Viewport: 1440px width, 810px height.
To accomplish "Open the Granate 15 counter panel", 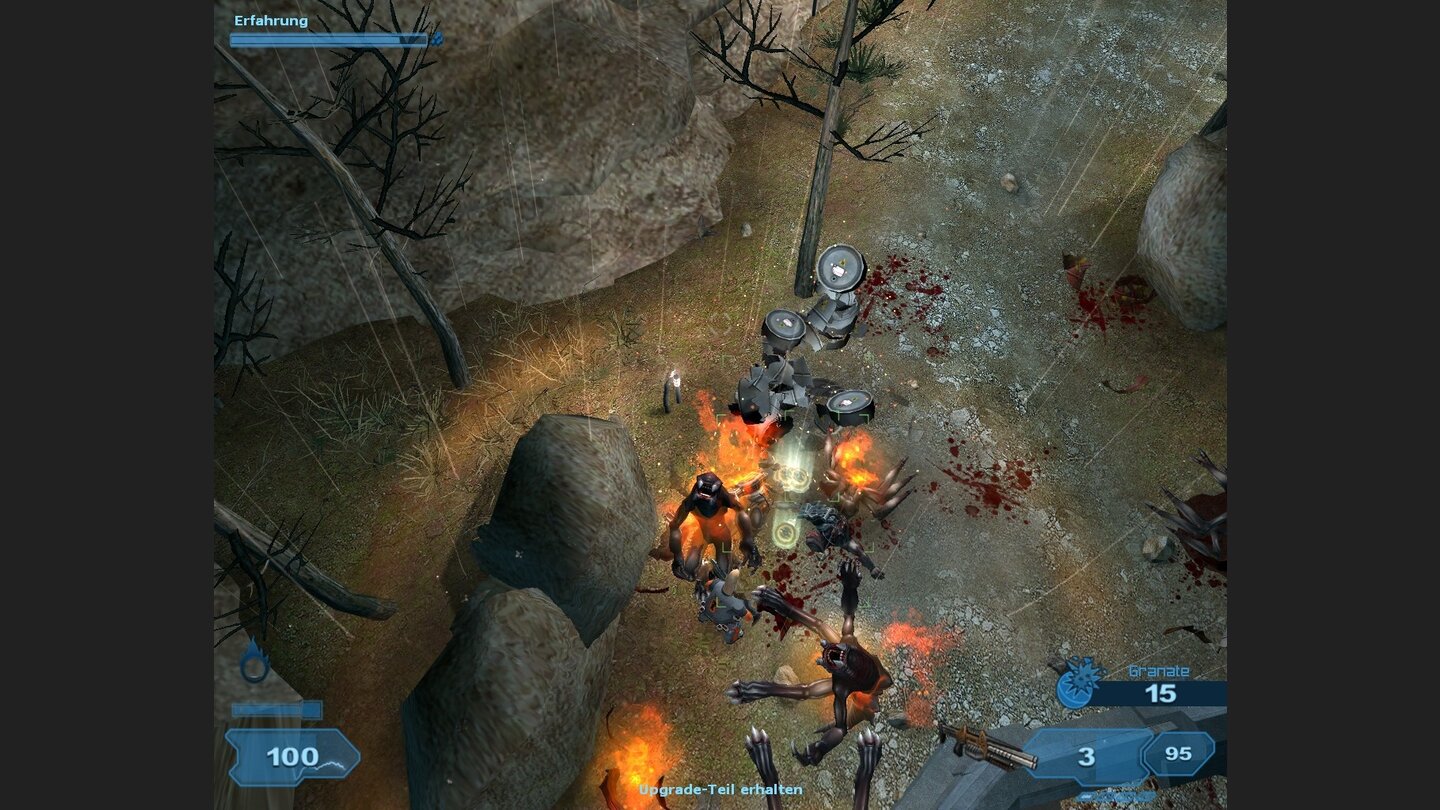I will [1160, 690].
